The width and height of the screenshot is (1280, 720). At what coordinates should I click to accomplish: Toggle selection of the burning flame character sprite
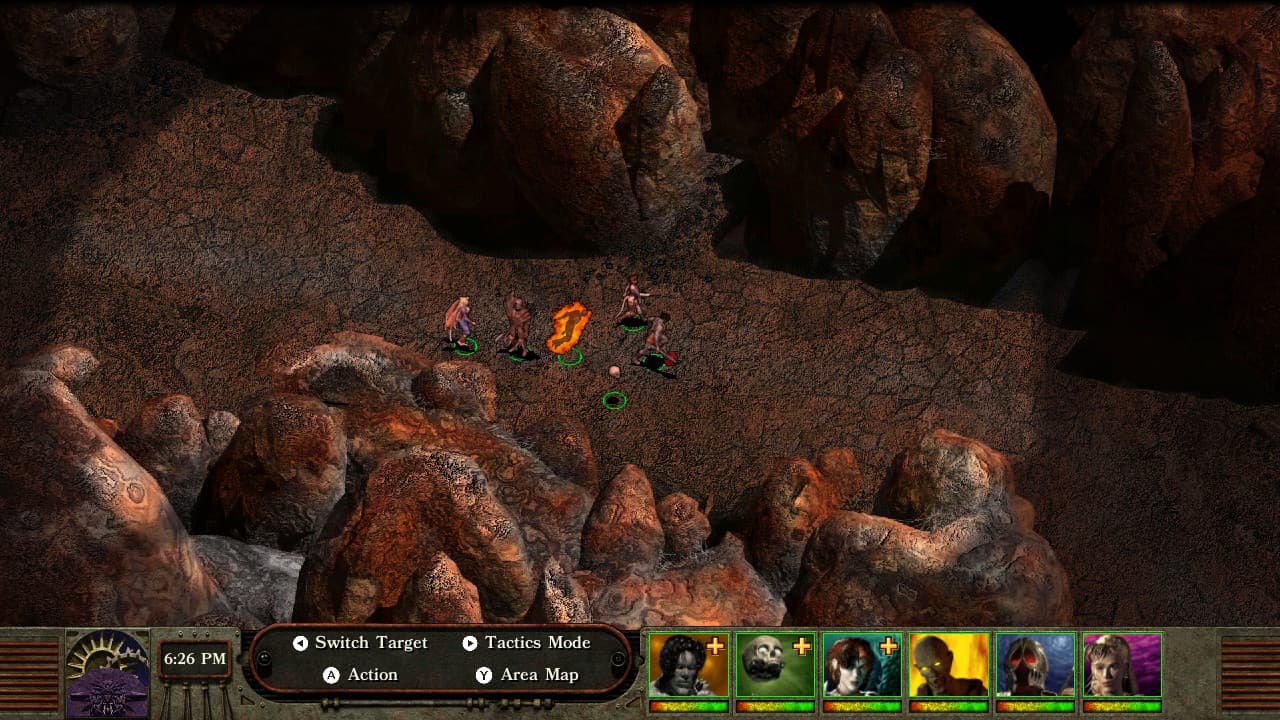[567, 330]
